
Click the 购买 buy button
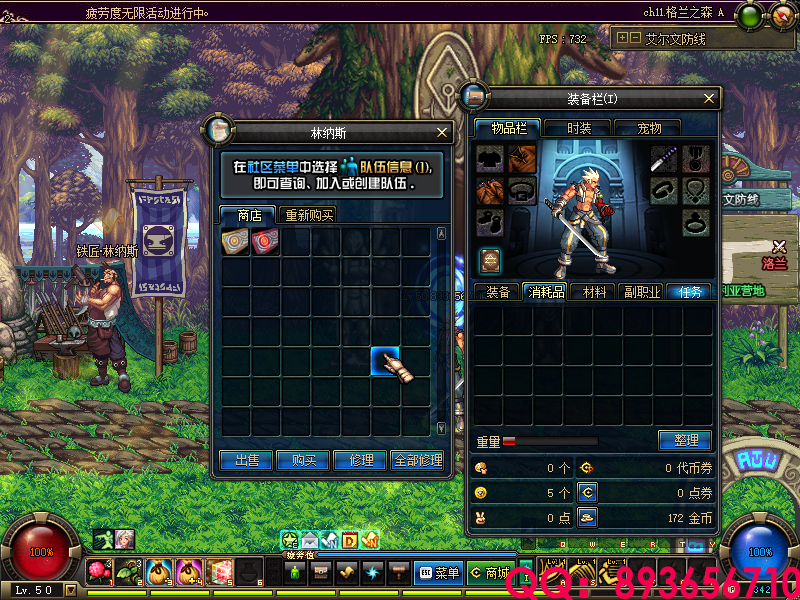coord(304,460)
